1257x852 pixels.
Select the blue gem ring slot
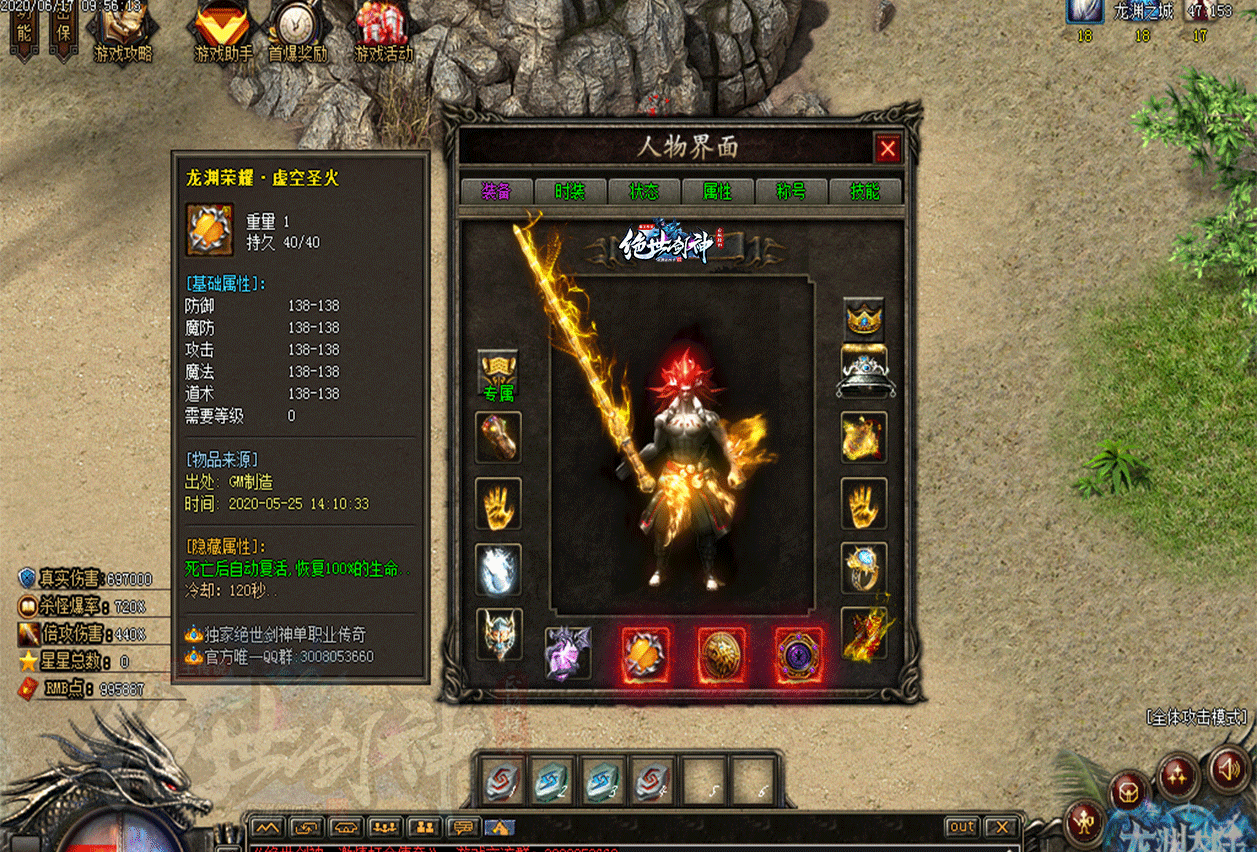coord(863,569)
